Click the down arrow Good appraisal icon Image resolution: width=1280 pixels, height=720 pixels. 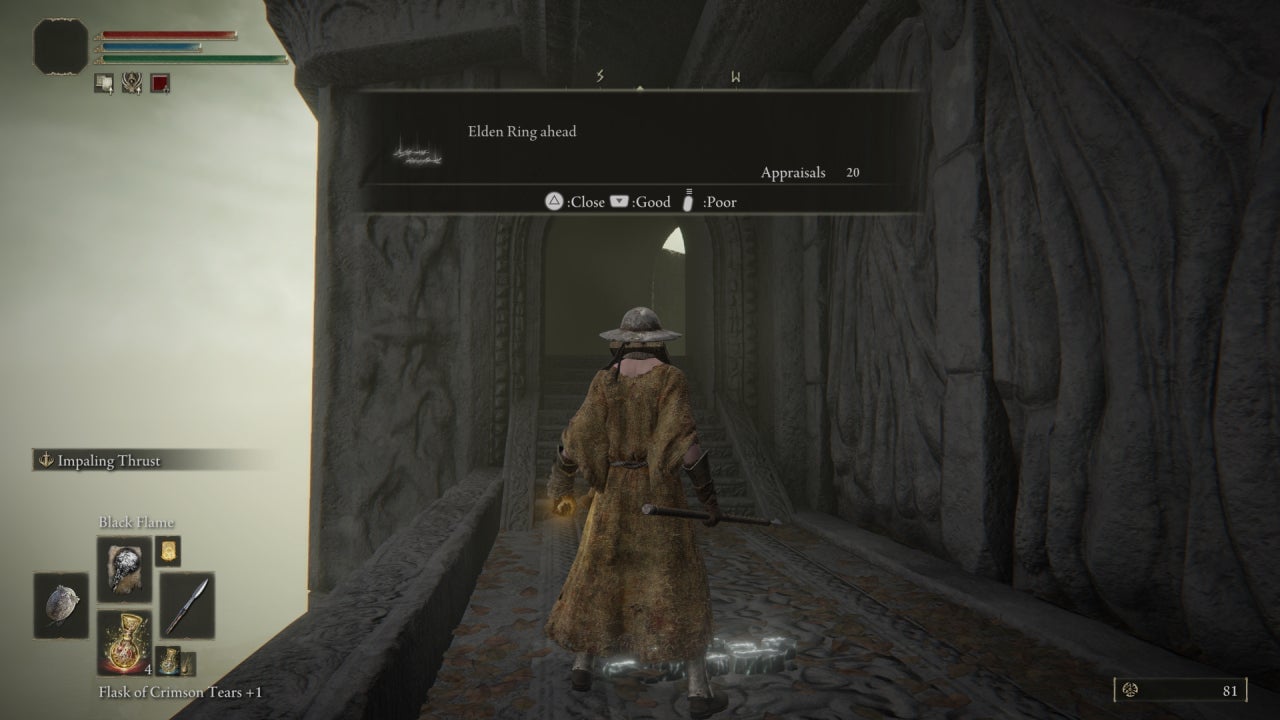[620, 201]
